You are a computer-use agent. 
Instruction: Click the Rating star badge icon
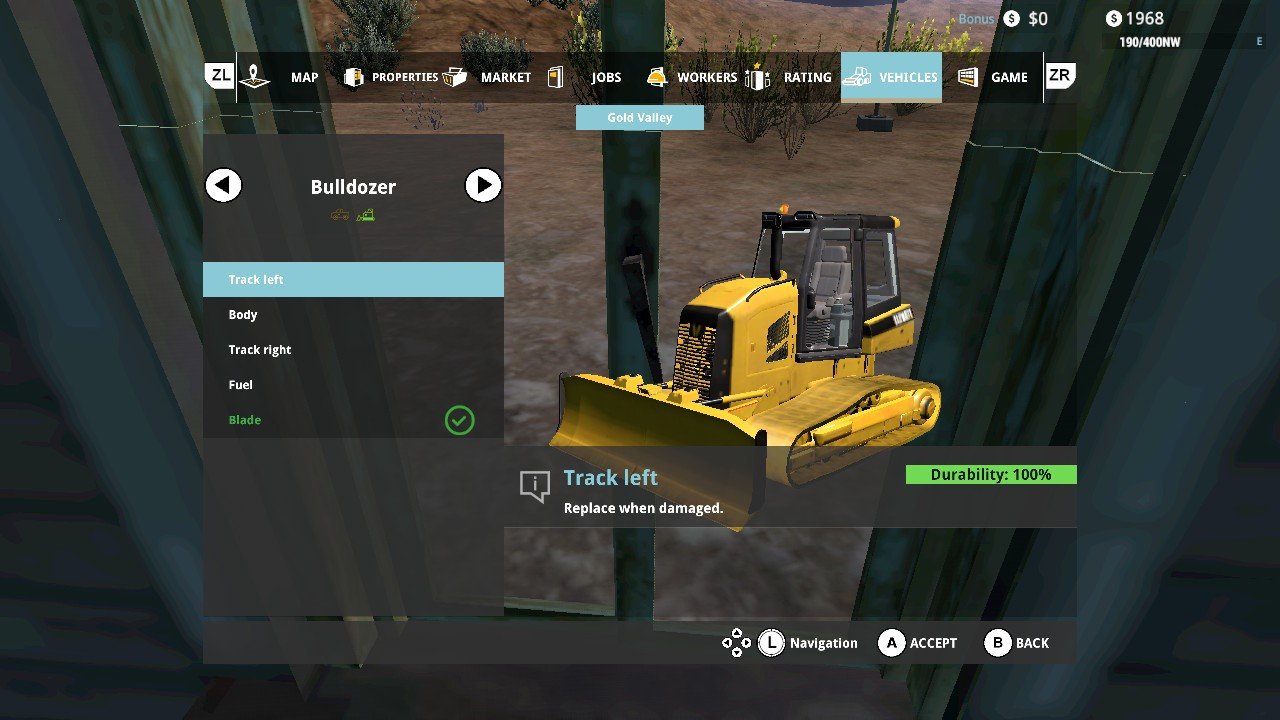click(757, 77)
